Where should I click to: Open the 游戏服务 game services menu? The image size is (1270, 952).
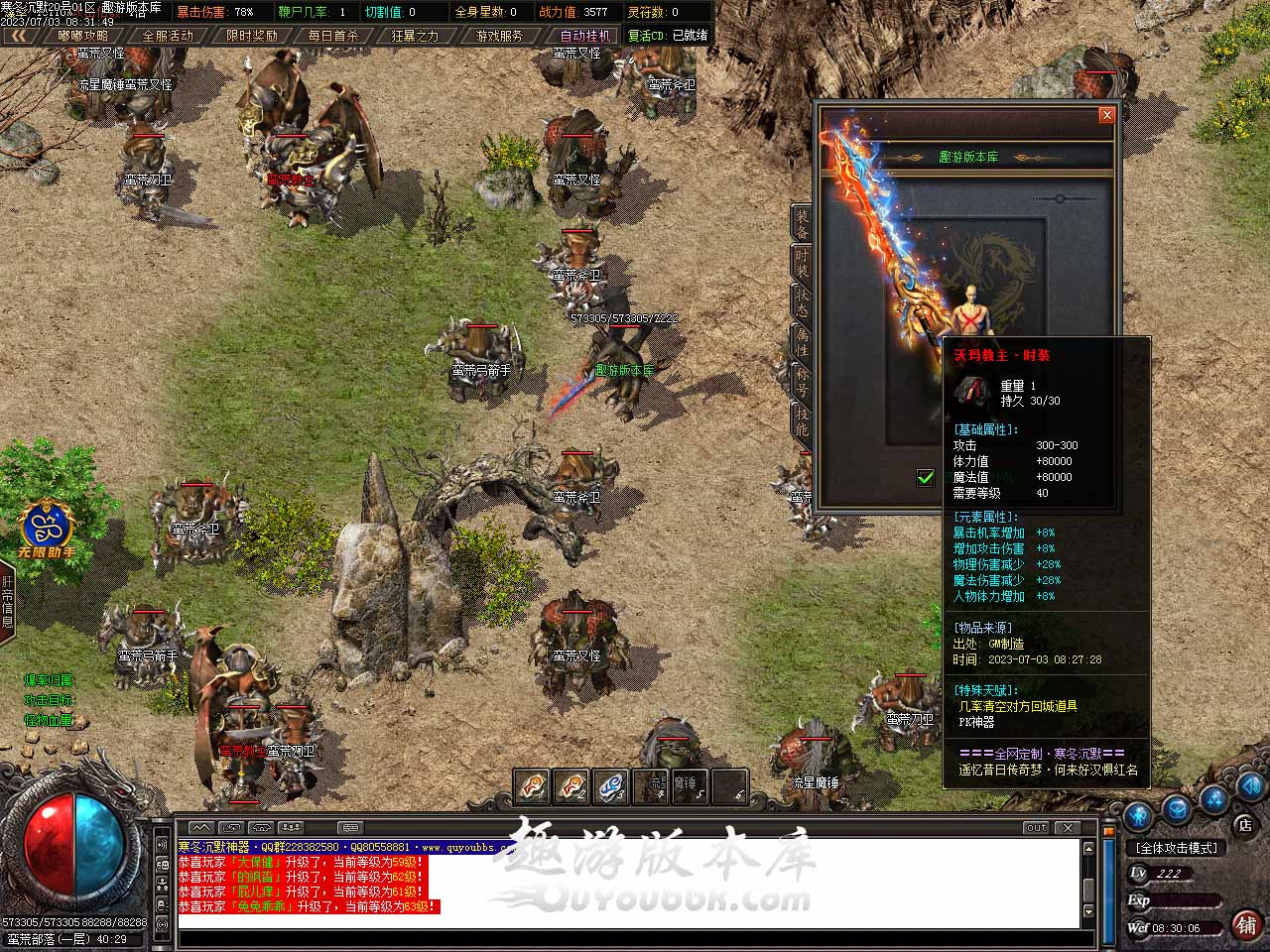tap(499, 36)
